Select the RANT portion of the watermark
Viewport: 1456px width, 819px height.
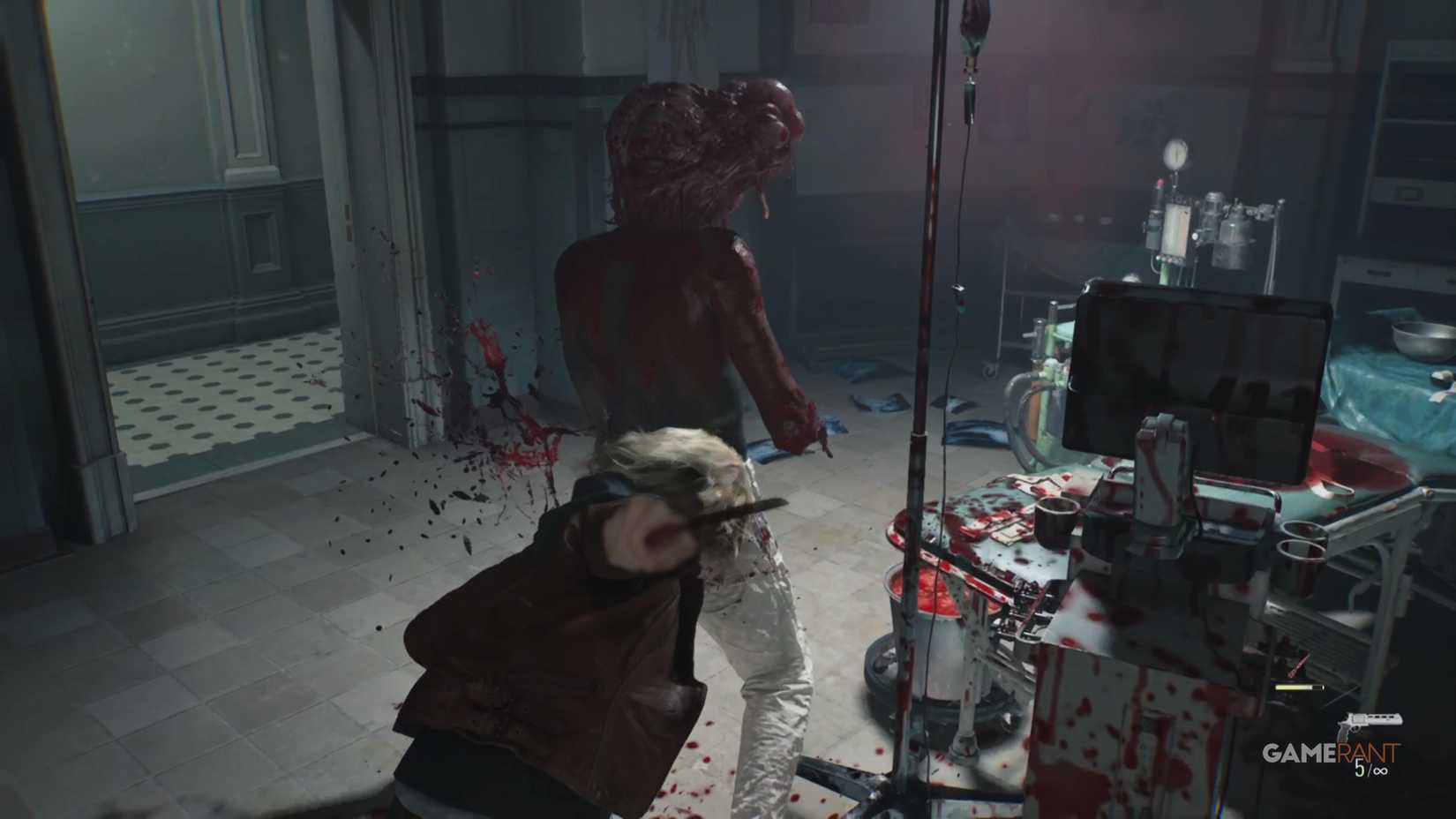pyautogui.click(x=1366, y=751)
